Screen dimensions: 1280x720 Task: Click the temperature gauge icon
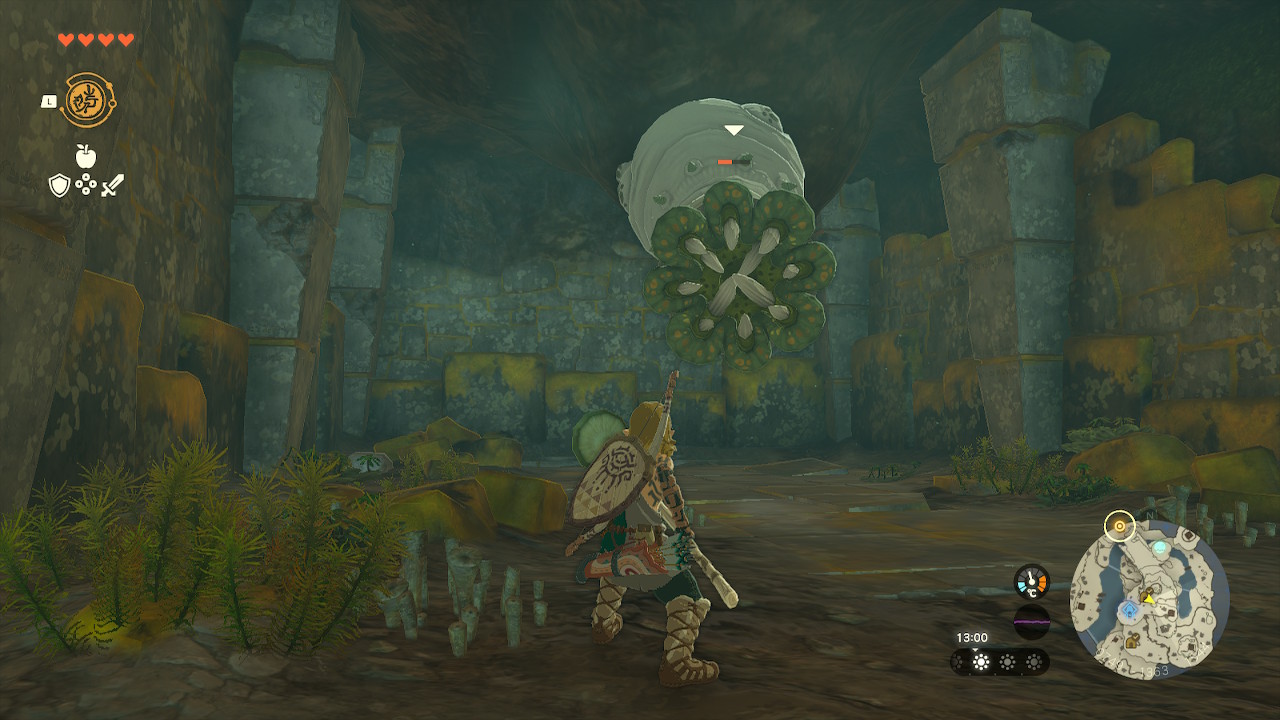pos(1031,582)
